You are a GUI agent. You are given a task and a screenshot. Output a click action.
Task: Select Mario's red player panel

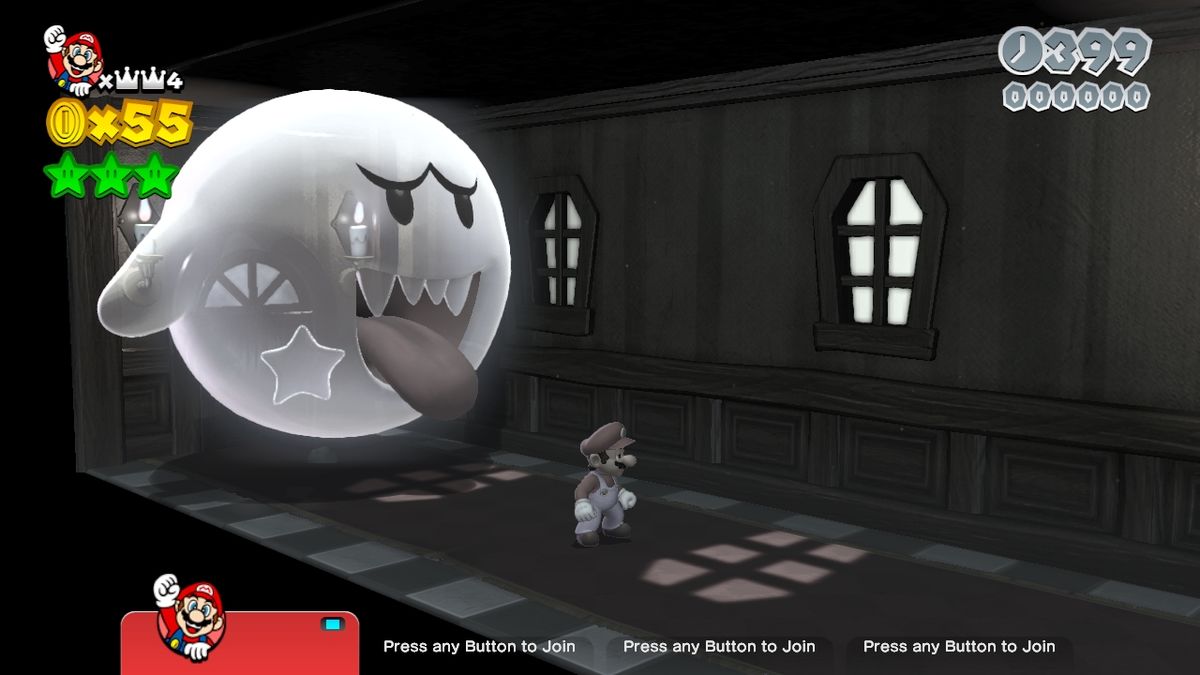click(240, 645)
